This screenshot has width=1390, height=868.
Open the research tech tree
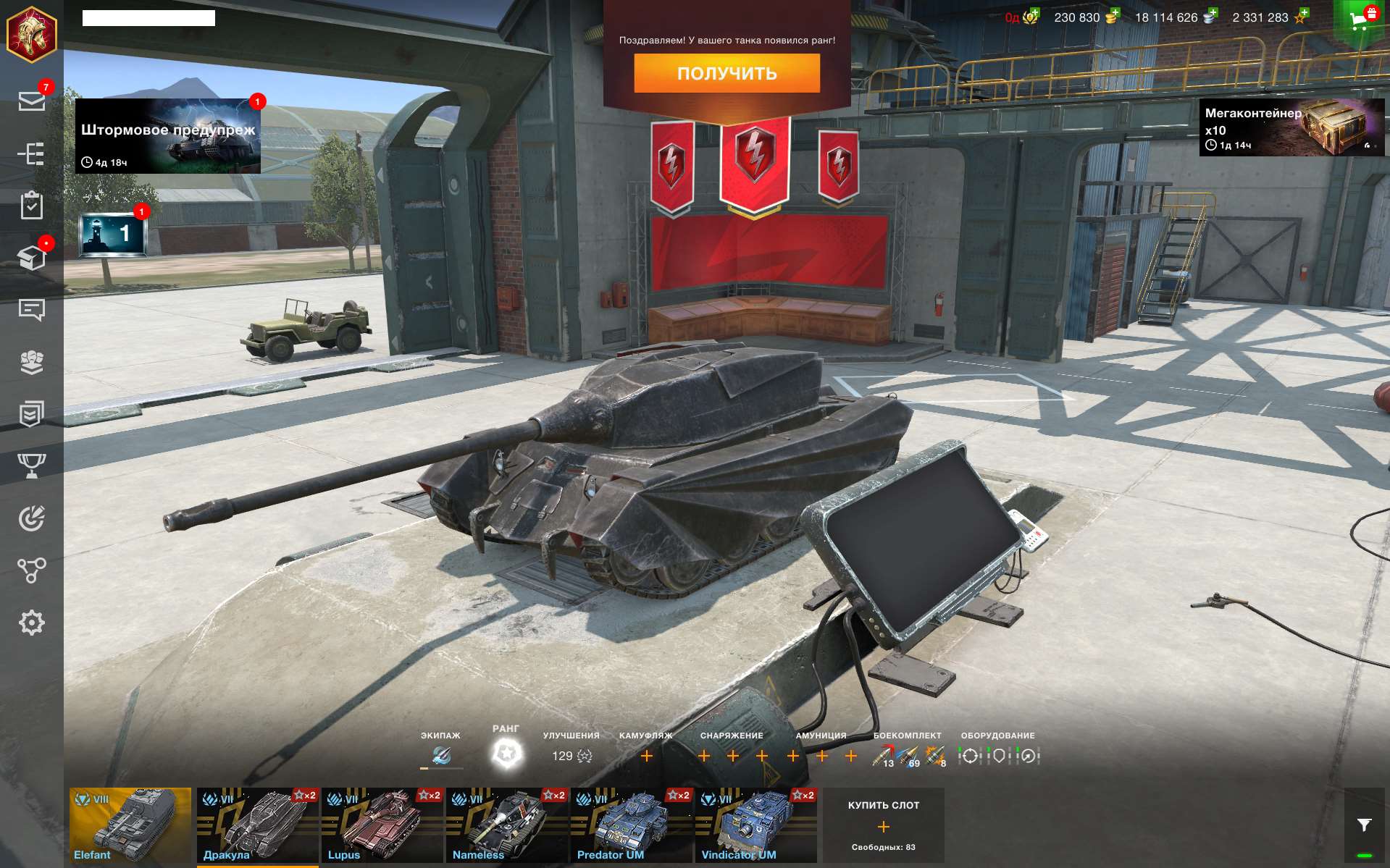pos(32,154)
